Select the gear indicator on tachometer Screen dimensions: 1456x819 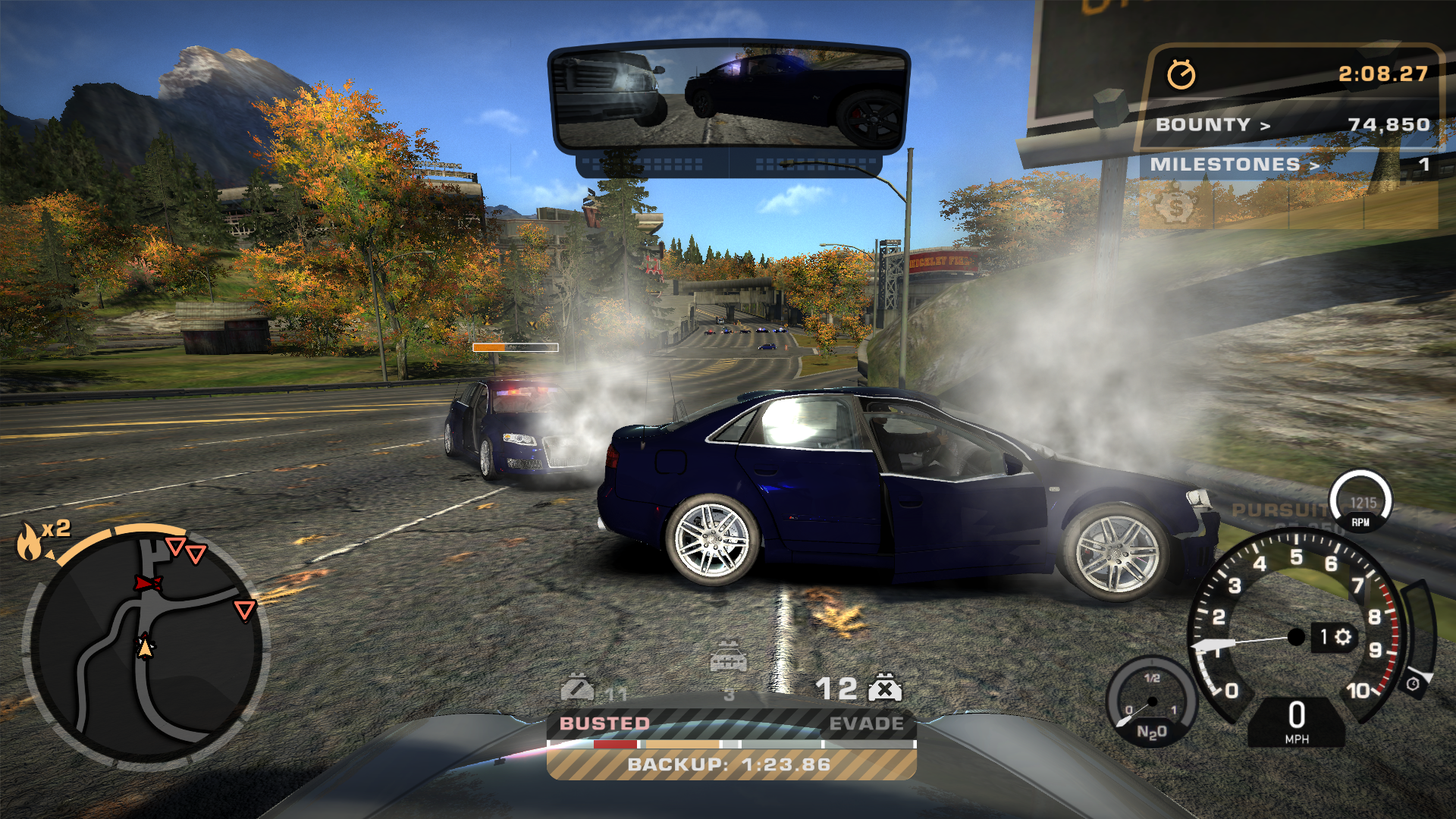pyautogui.click(x=1335, y=636)
